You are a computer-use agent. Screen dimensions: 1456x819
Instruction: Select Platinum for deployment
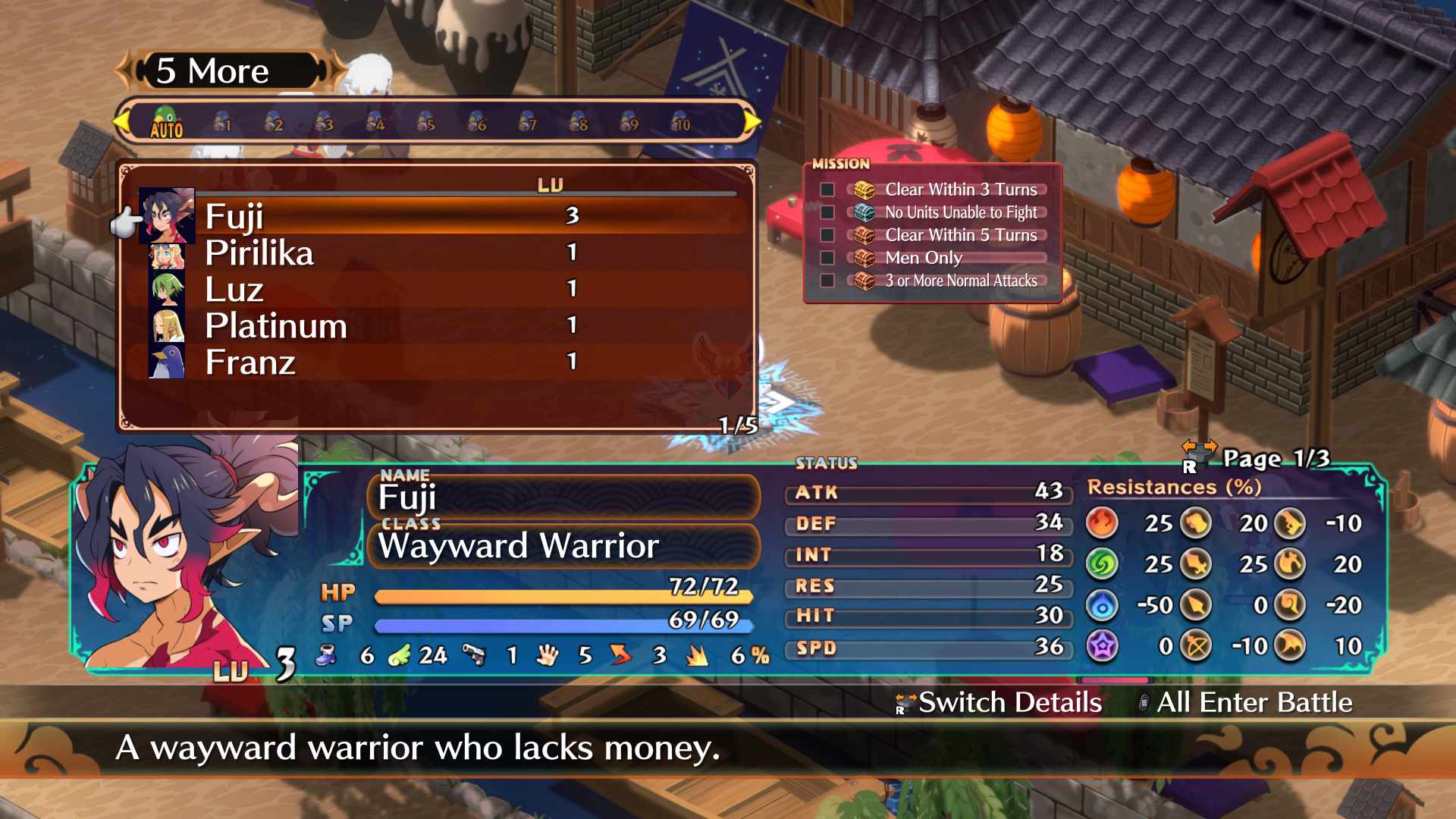276,326
